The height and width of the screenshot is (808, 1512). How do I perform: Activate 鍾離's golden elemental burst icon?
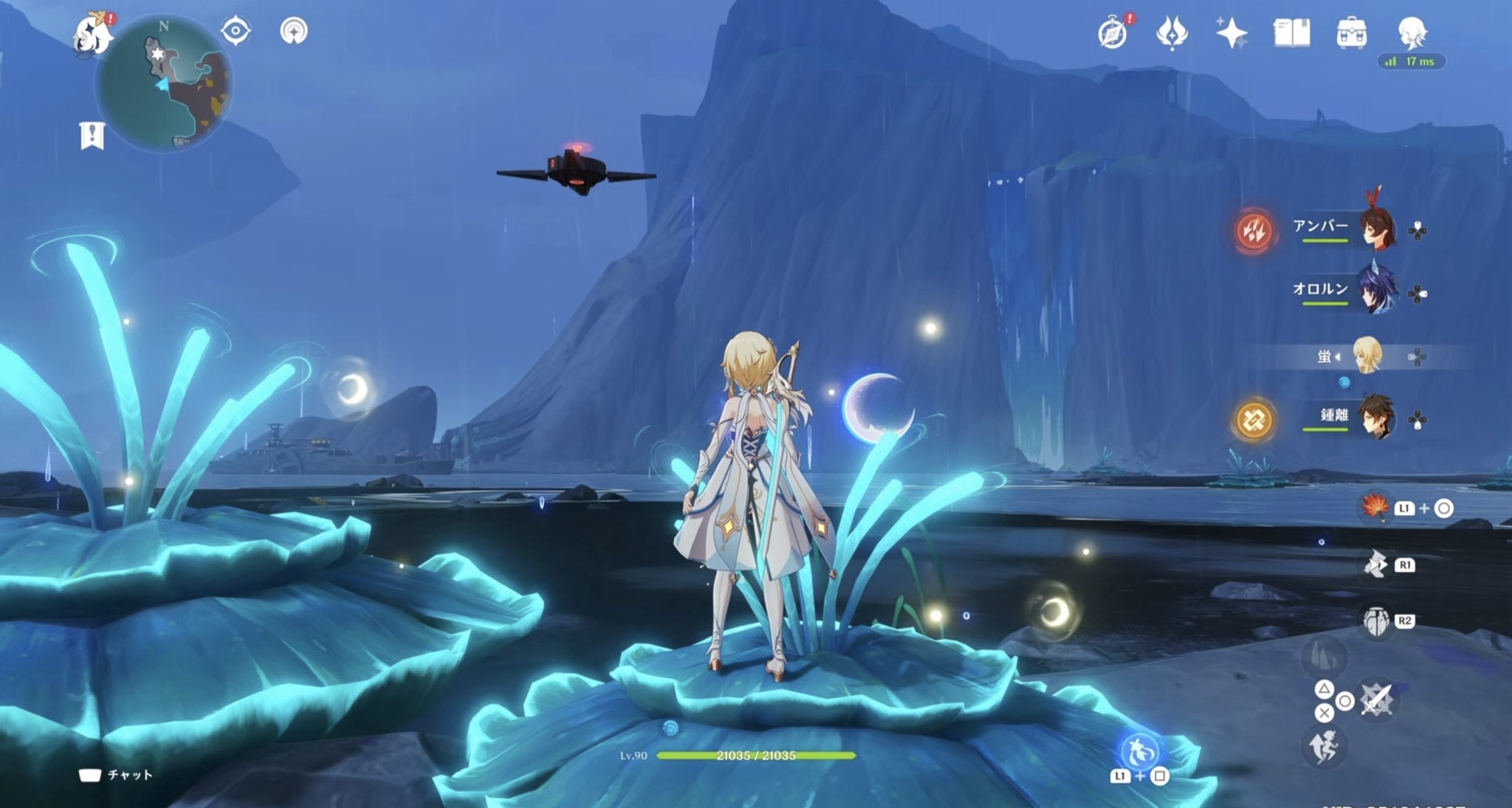pos(1254,420)
